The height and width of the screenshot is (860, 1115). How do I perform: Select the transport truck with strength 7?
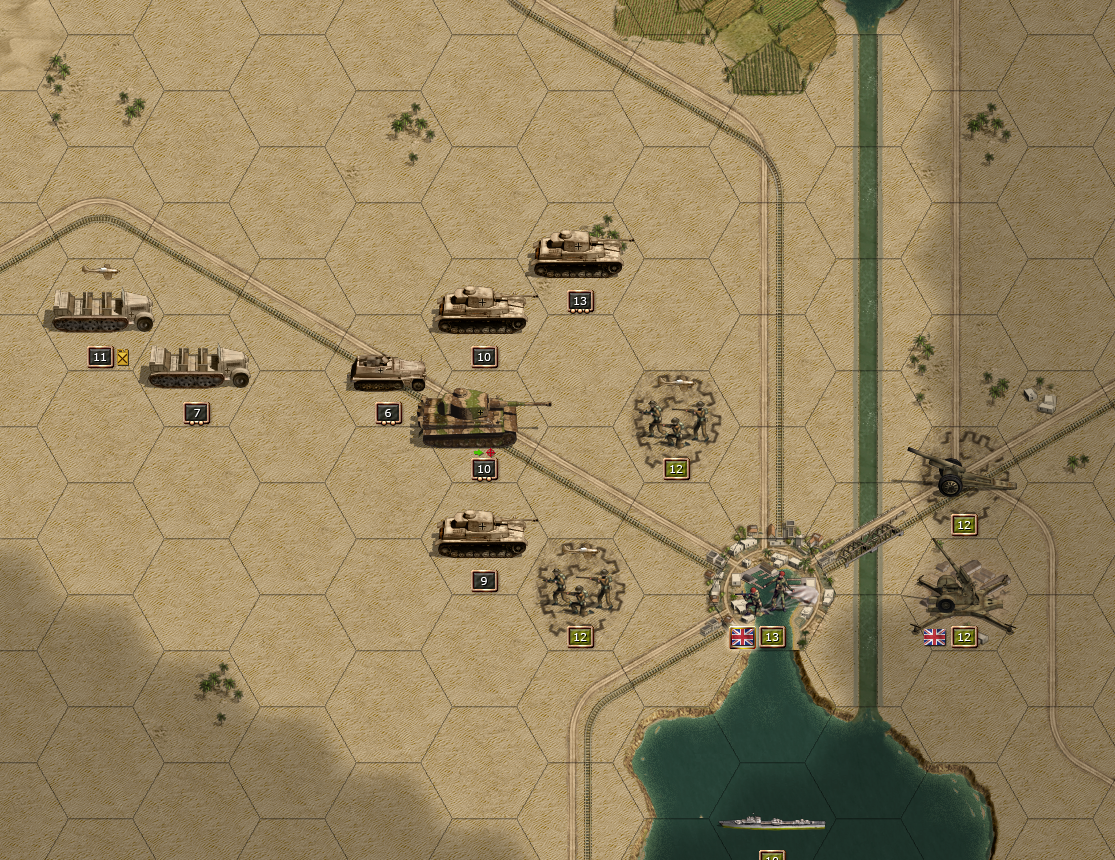click(x=198, y=367)
